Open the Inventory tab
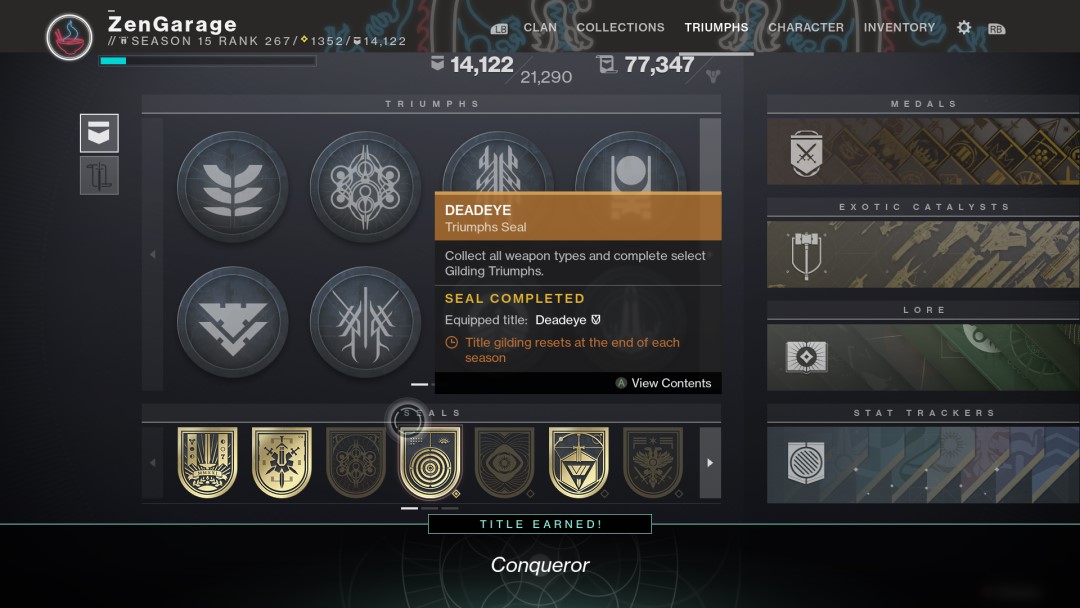Image resolution: width=1080 pixels, height=608 pixels. tap(899, 28)
